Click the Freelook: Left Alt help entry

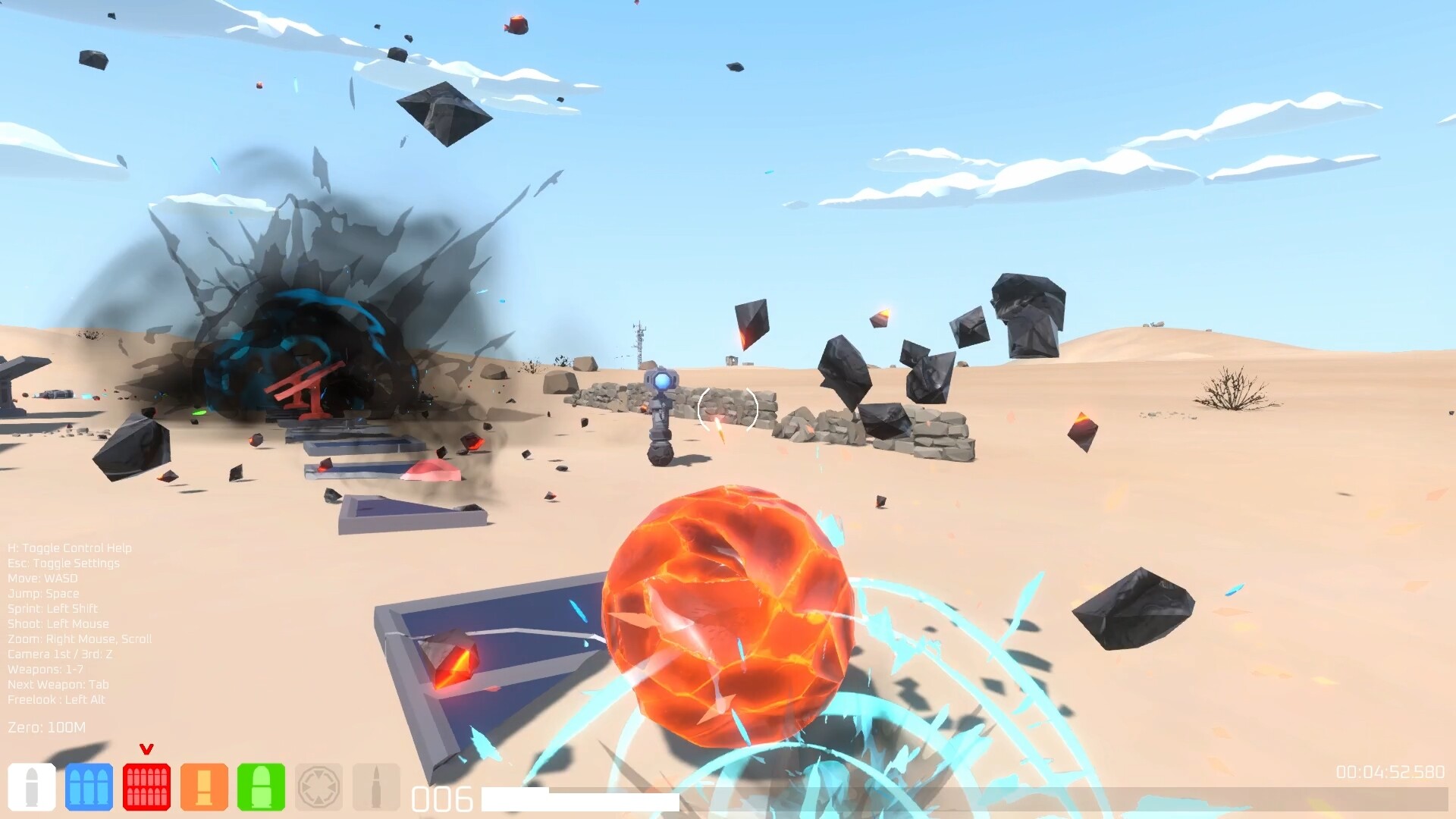(55, 699)
